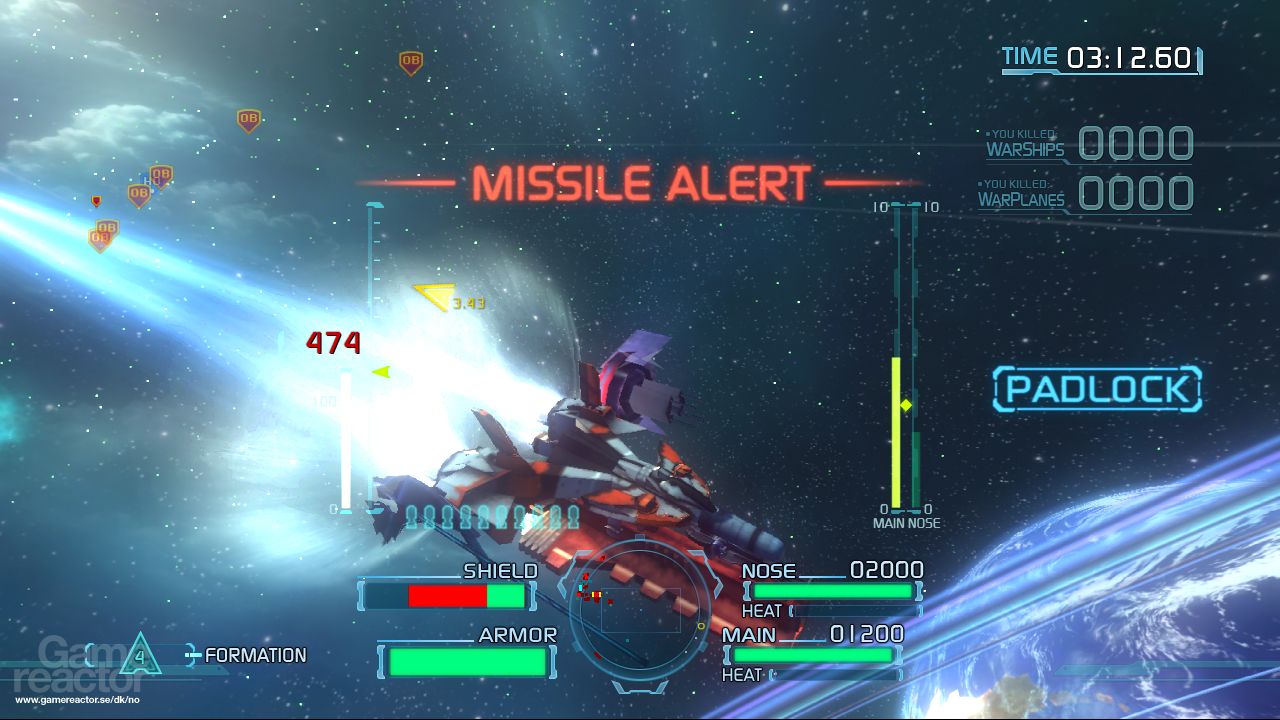Select the nearest OB enemy marker
The image size is (1280, 720).
pyautogui.click(x=138, y=192)
